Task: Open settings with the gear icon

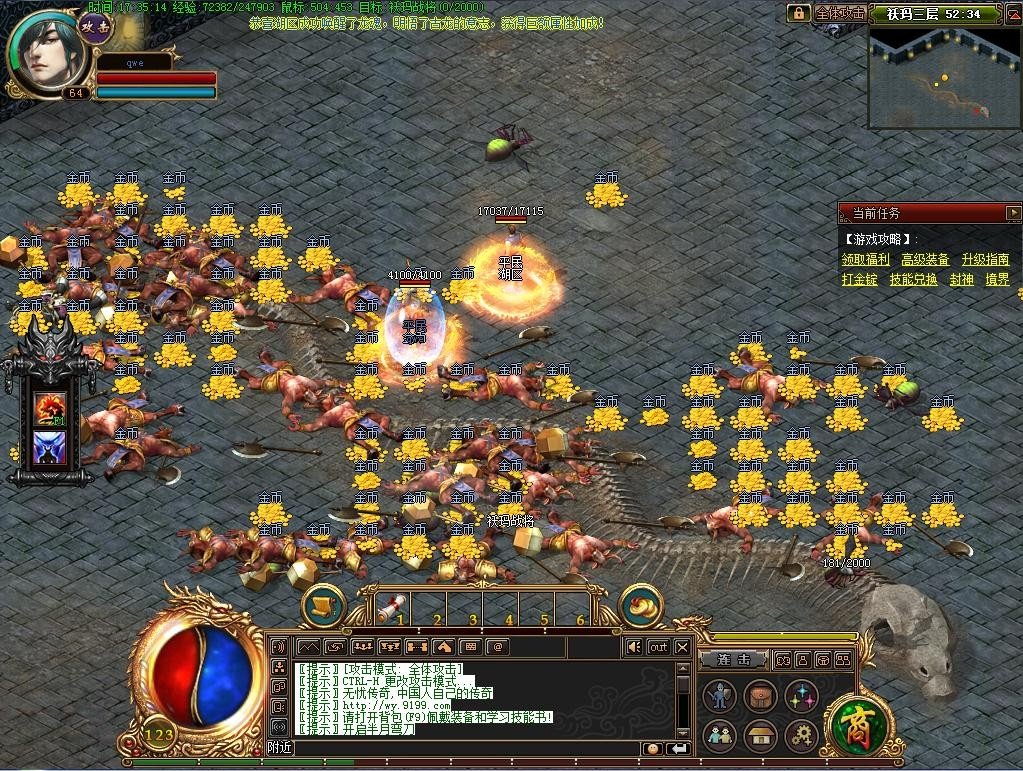Action: pos(801,737)
